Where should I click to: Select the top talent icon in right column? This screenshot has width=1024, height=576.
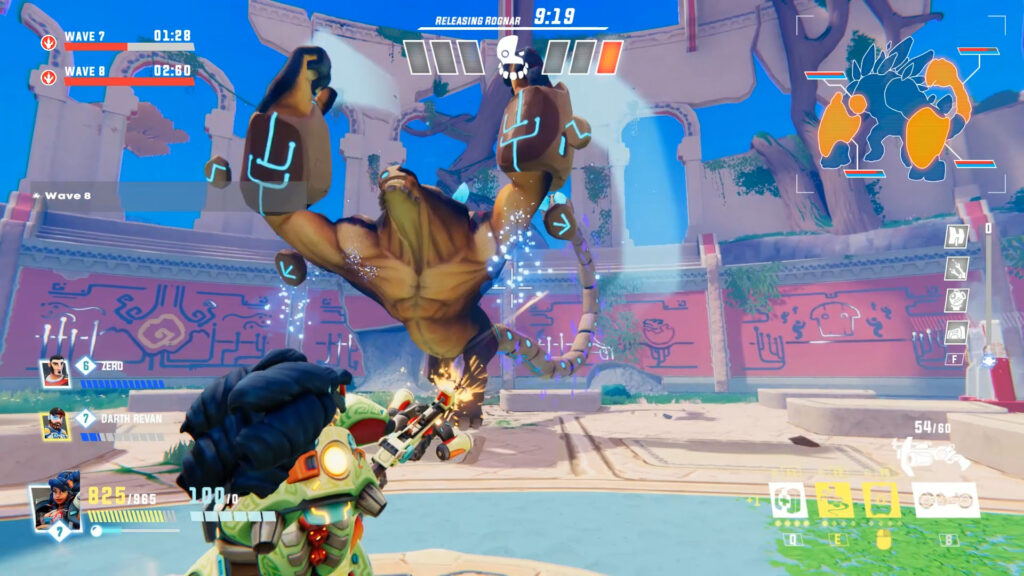pos(957,237)
